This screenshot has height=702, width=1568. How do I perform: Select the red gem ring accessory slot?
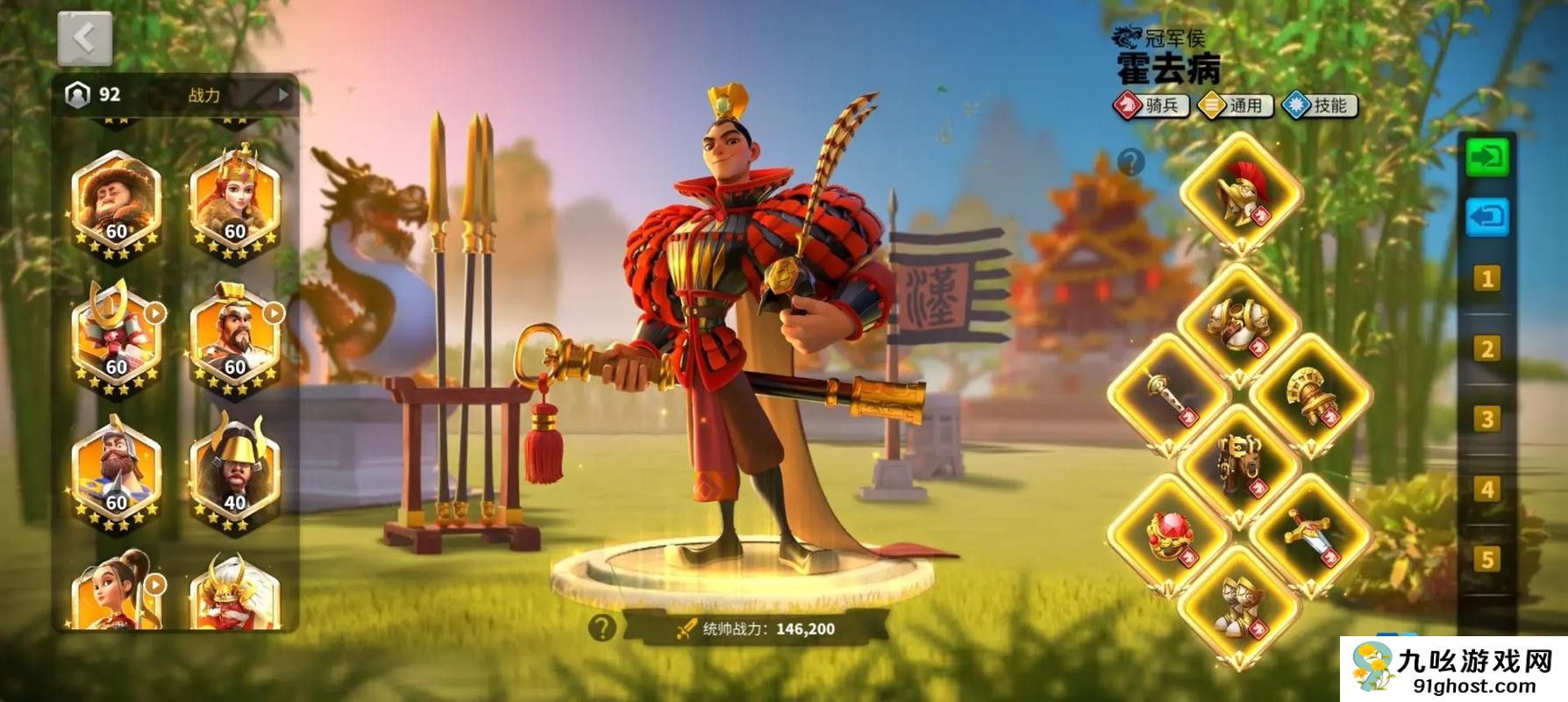pos(1168,535)
